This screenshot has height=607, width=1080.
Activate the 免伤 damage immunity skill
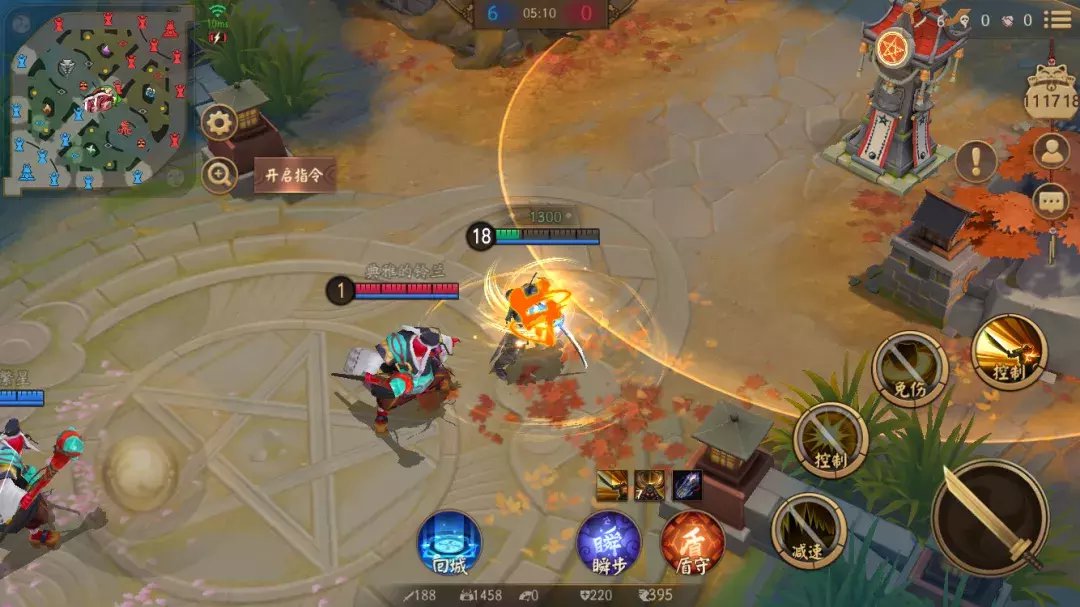[909, 369]
